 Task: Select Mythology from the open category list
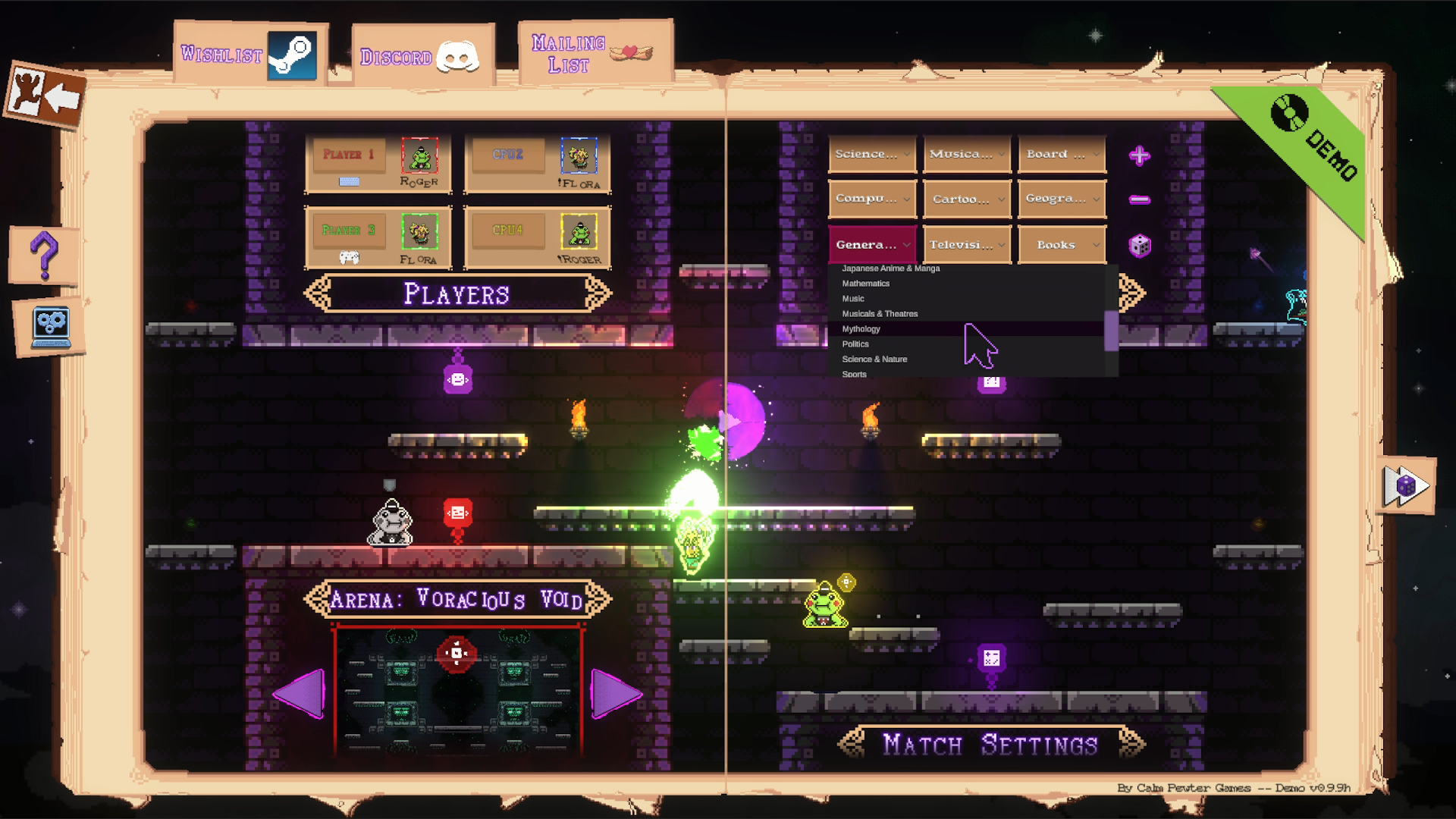[860, 329]
